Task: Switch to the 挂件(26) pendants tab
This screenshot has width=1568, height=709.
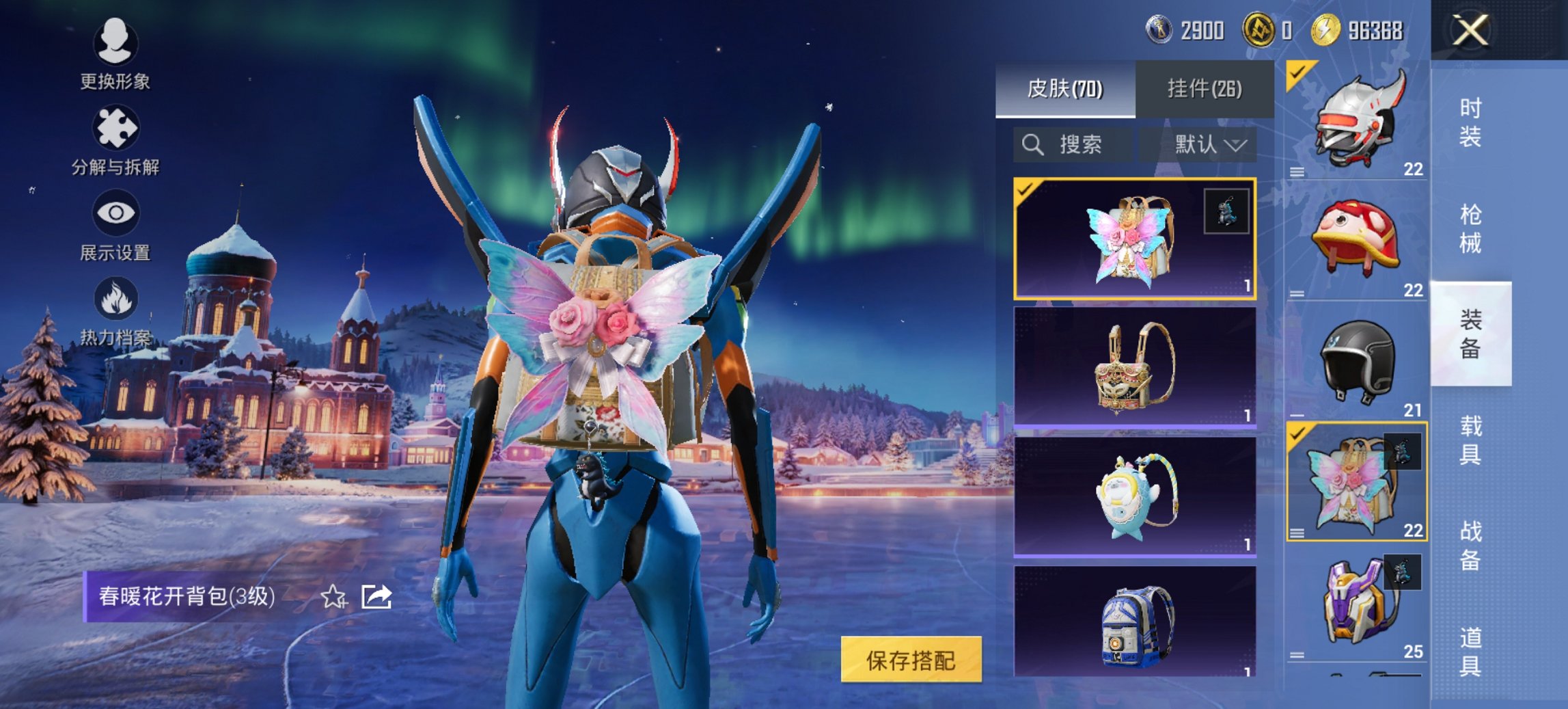Action: click(1205, 89)
